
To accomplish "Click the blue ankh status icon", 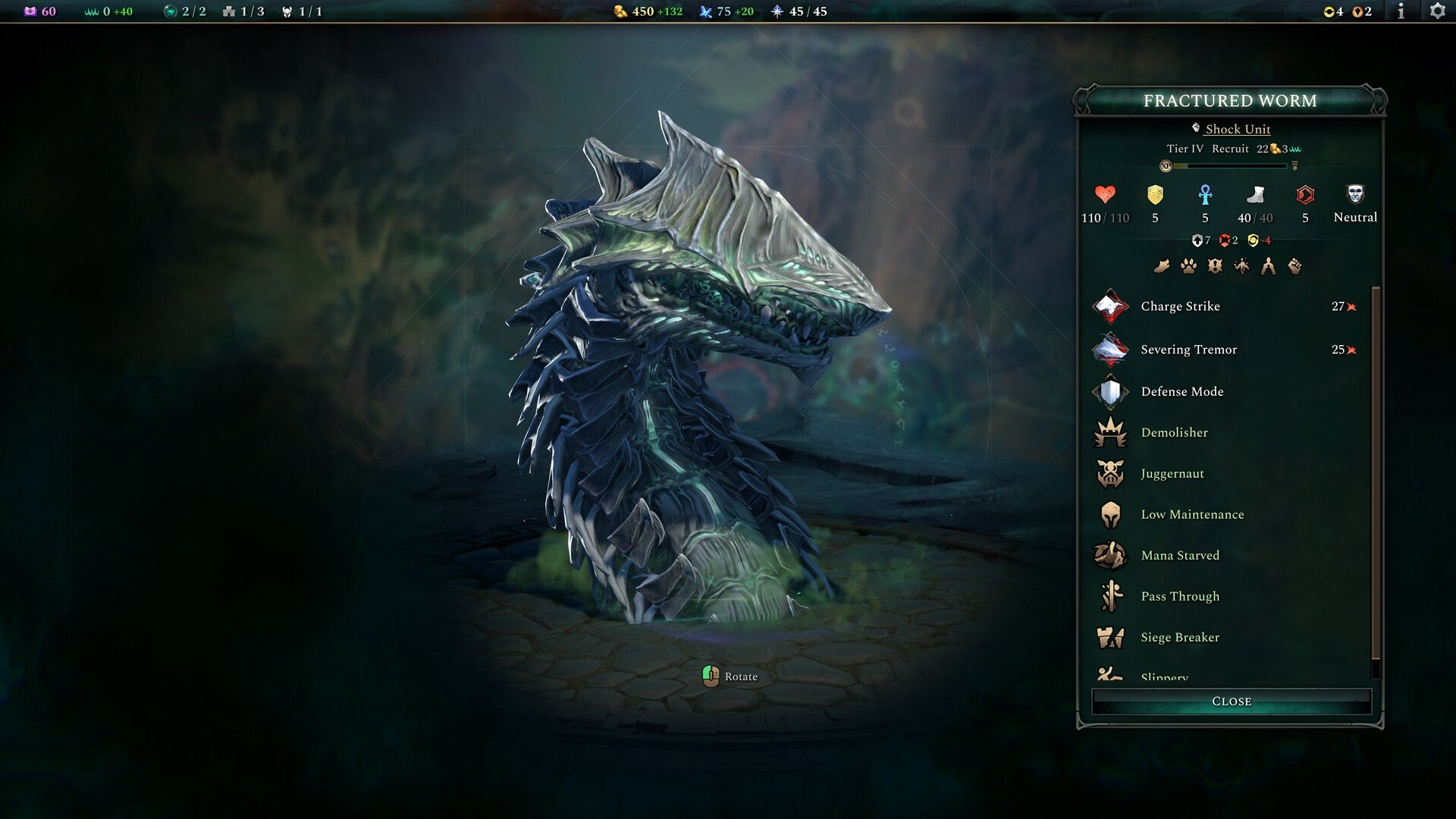I will pos(1204,196).
